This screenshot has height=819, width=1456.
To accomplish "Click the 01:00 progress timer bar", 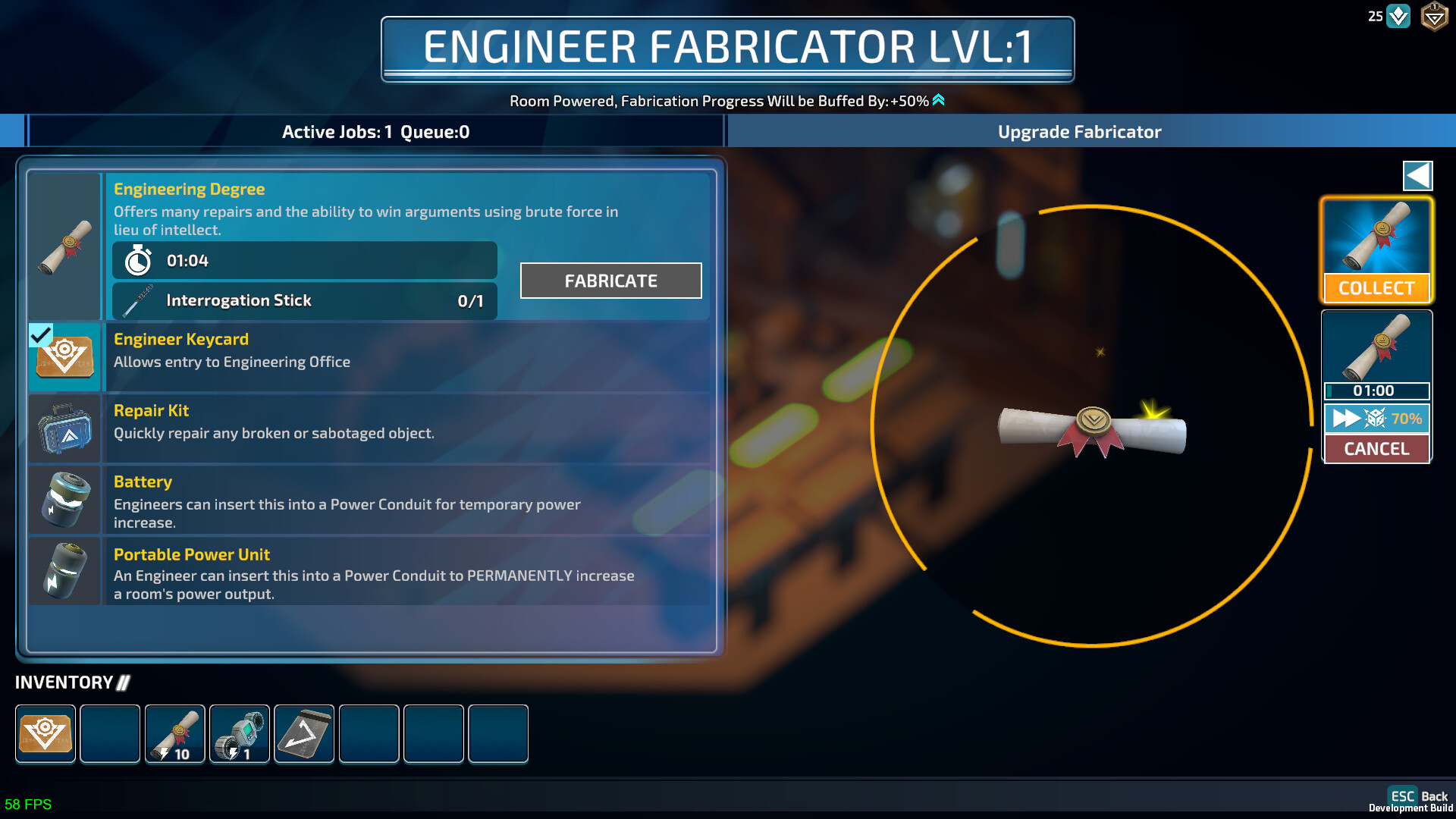I will [1376, 391].
